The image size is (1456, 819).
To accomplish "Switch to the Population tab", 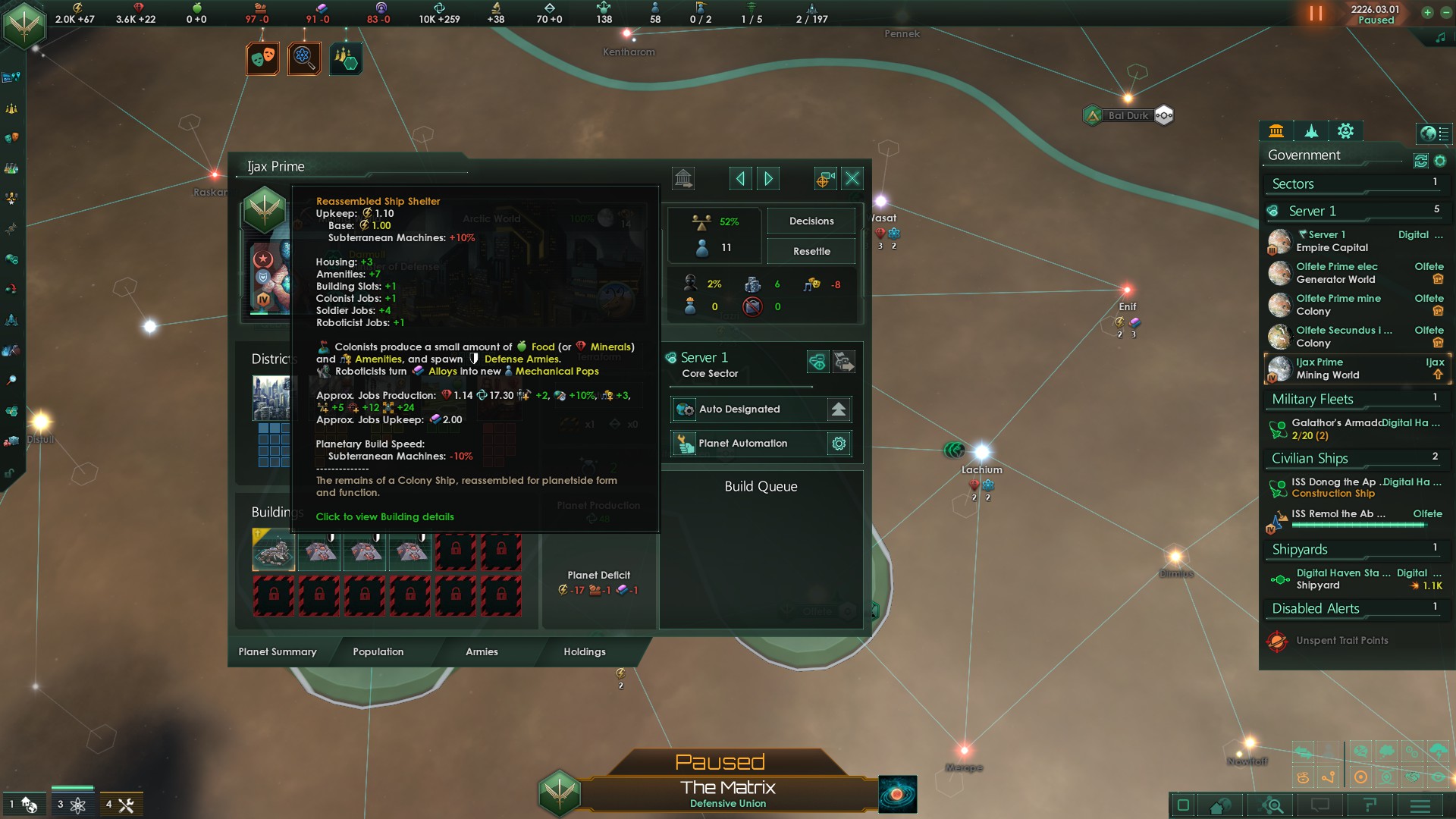I will tap(377, 651).
